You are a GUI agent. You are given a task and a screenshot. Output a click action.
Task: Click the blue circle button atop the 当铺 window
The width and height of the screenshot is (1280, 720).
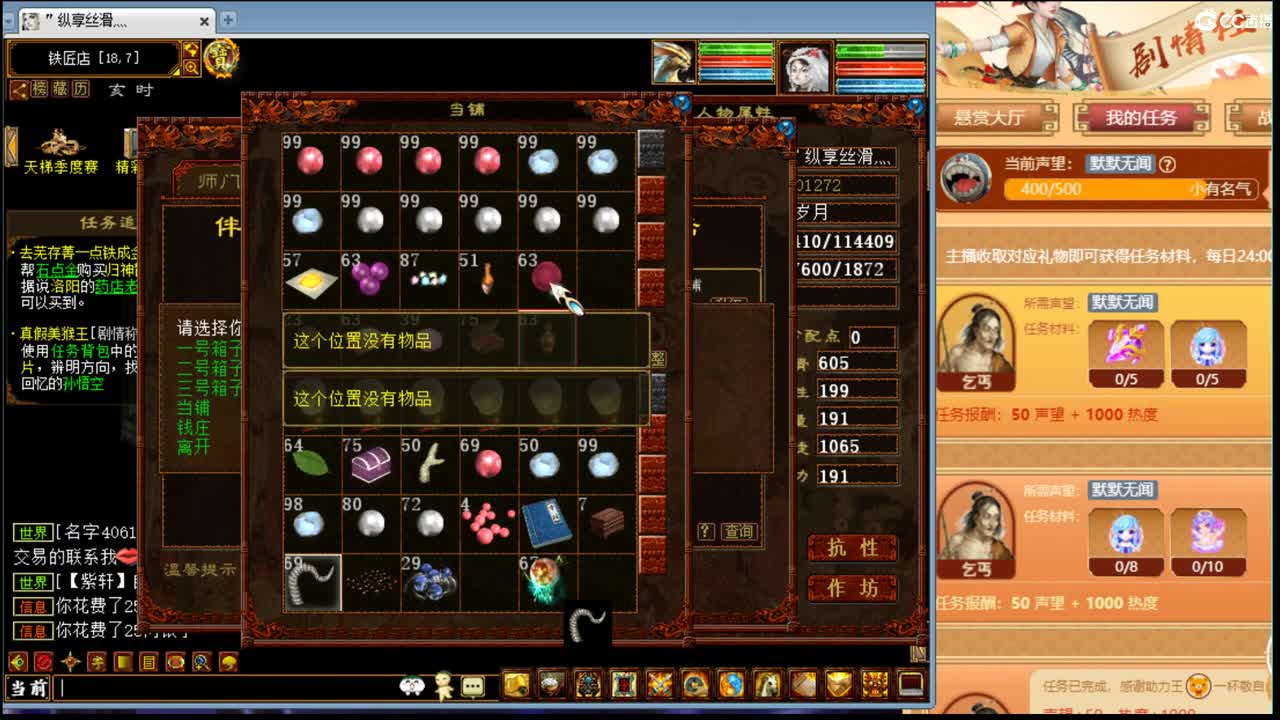[681, 103]
